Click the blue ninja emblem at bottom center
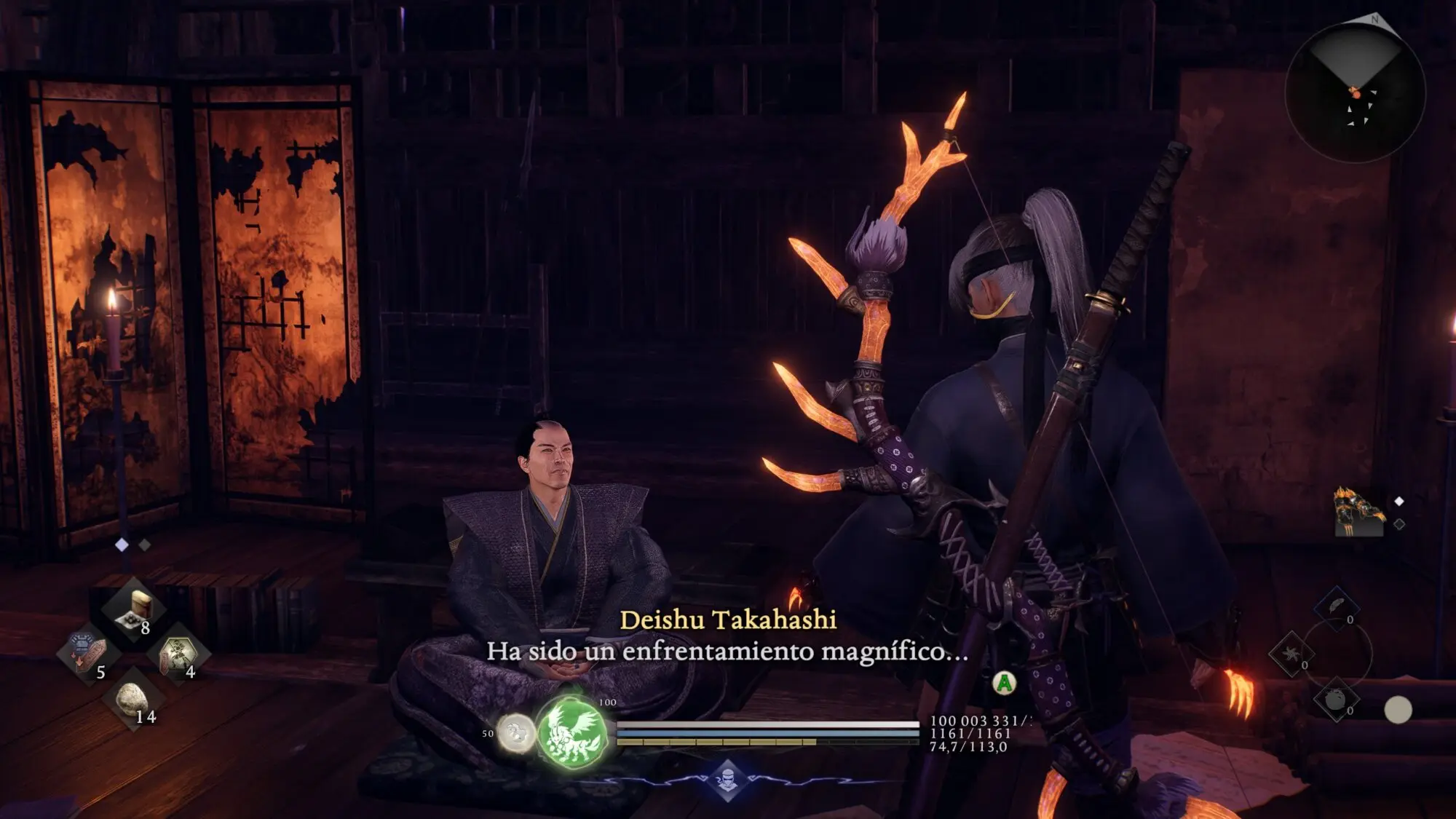 [728, 780]
